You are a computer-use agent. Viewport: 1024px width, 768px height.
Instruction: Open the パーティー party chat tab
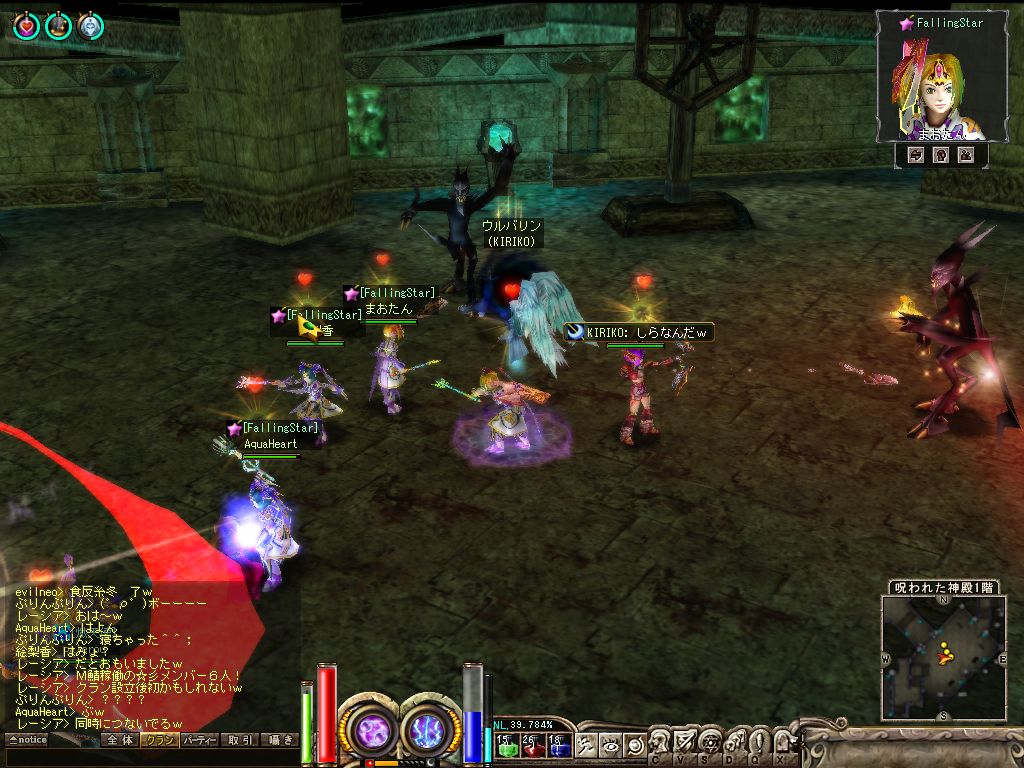tap(199, 740)
